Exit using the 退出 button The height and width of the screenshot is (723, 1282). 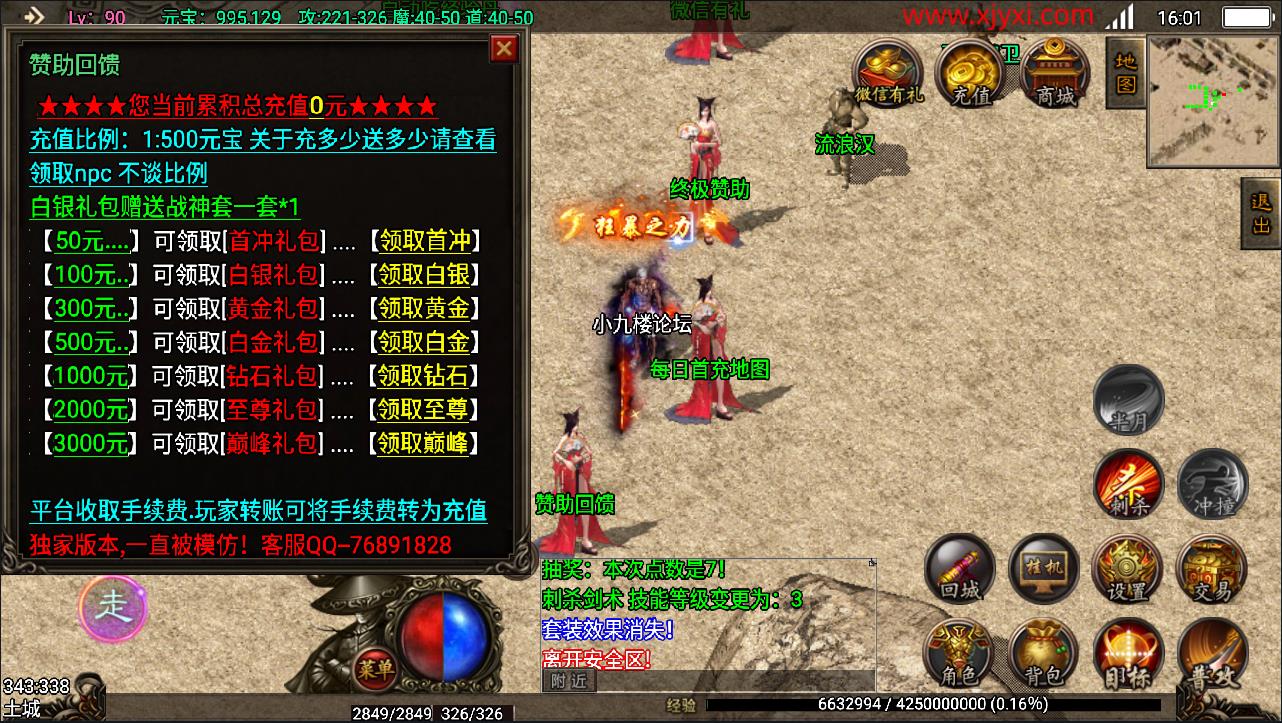(1261, 214)
